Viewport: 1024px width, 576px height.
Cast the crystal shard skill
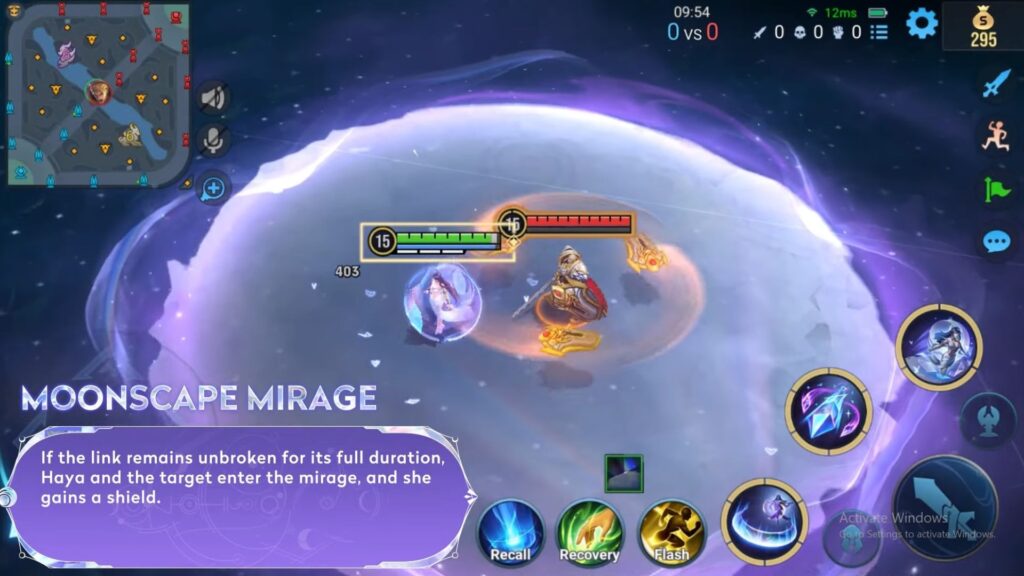point(829,411)
